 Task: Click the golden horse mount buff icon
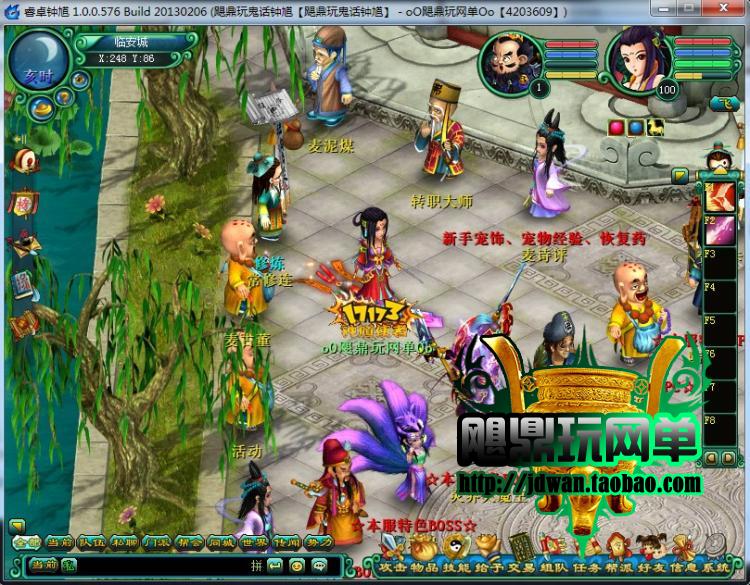pos(656,127)
